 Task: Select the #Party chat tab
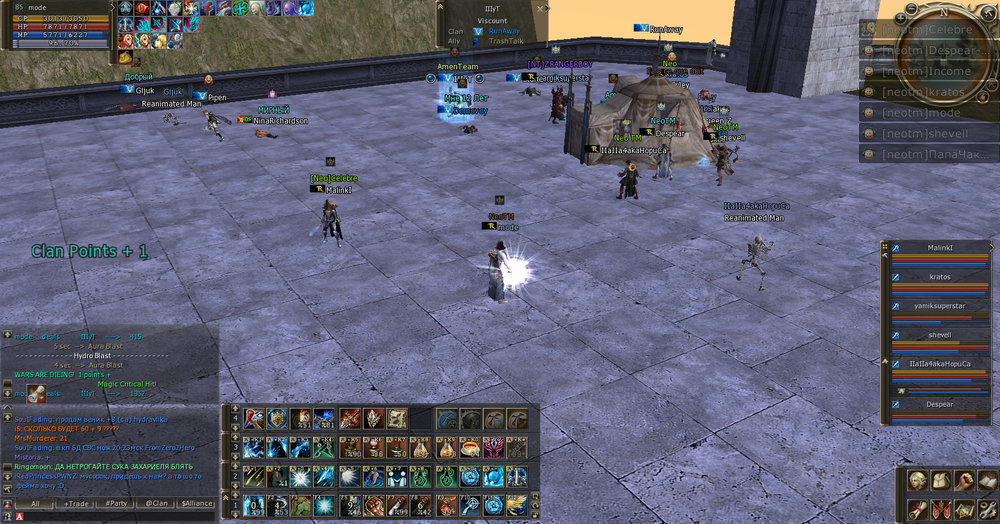coord(117,504)
